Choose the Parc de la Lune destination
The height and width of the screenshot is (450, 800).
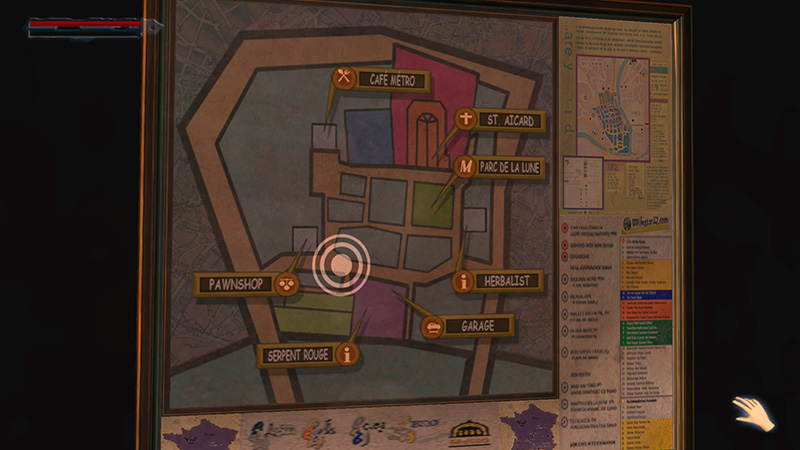[511, 168]
